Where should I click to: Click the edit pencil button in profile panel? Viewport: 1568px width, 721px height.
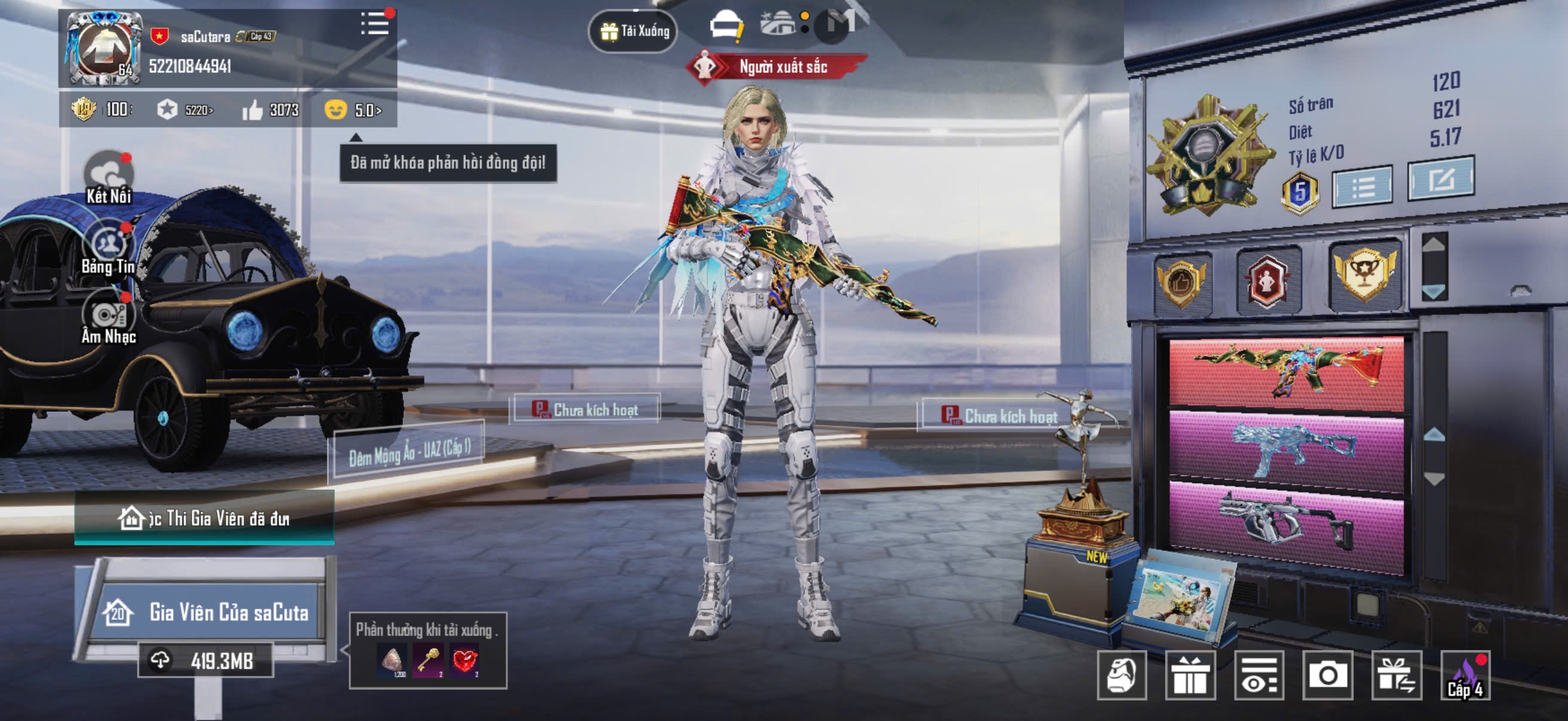(1440, 179)
